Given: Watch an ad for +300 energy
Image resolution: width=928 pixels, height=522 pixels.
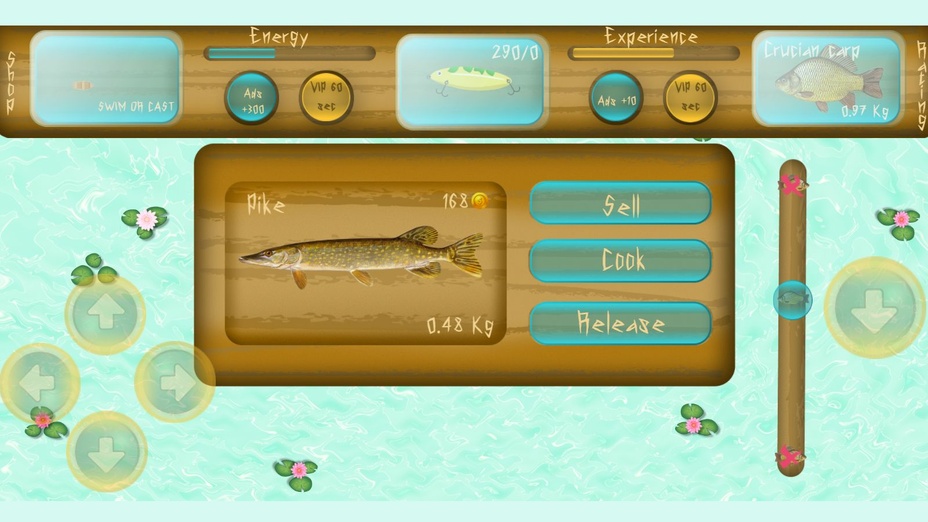Looking at the screenshot, I should coord(251,97).
